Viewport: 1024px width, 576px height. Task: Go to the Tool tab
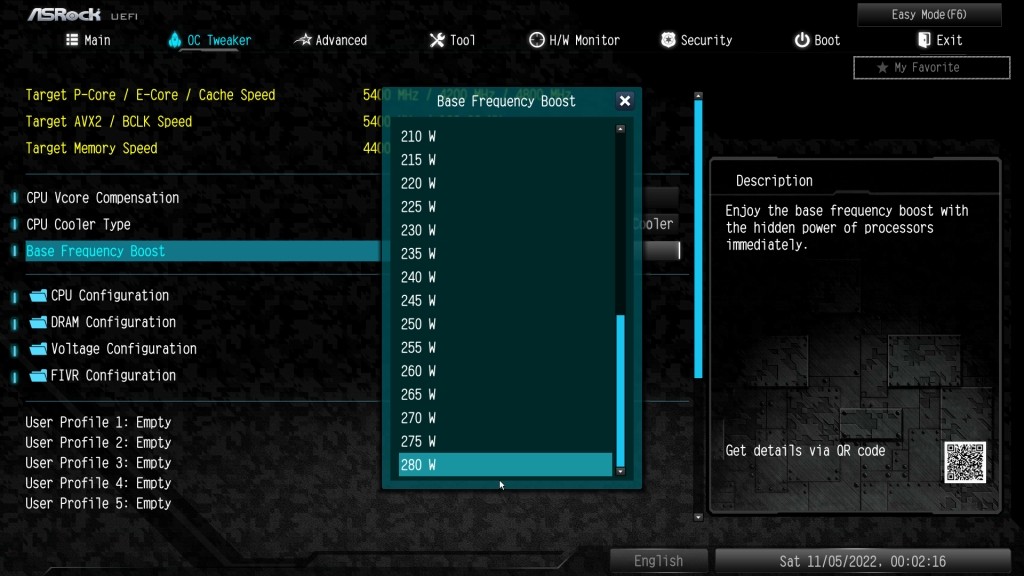pos(452,40)
